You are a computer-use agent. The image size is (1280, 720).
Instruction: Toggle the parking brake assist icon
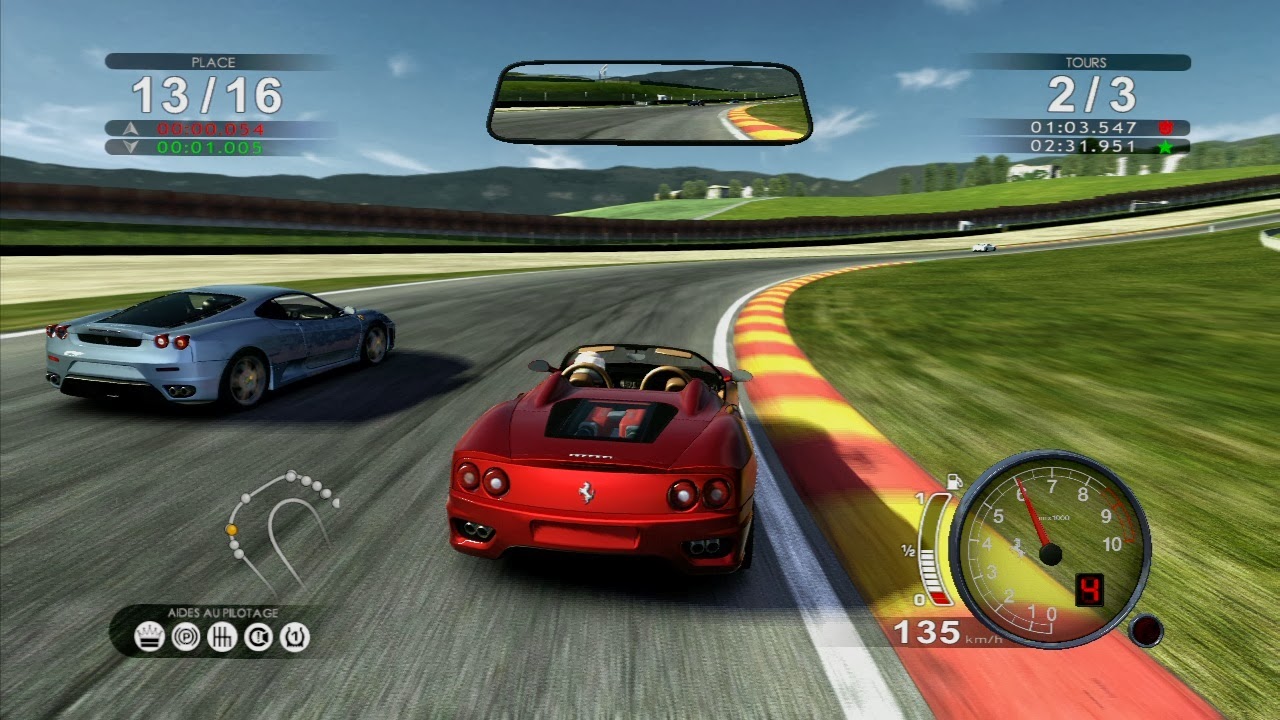186,637
